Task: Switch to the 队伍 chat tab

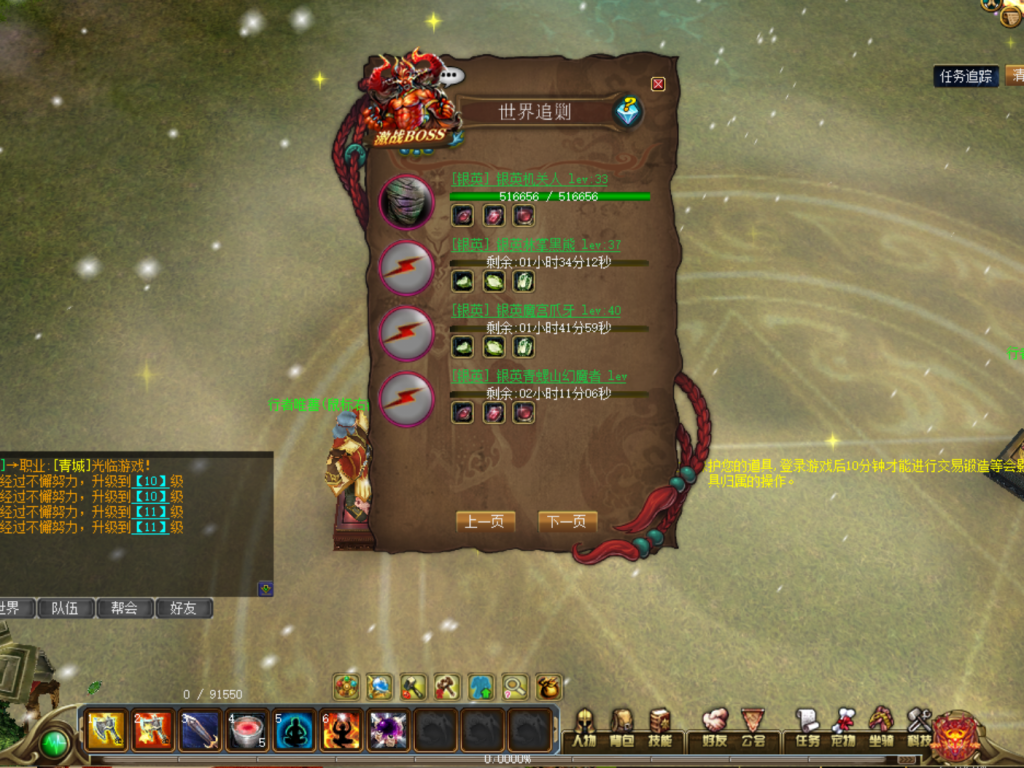Action: (x=65, y=608)
